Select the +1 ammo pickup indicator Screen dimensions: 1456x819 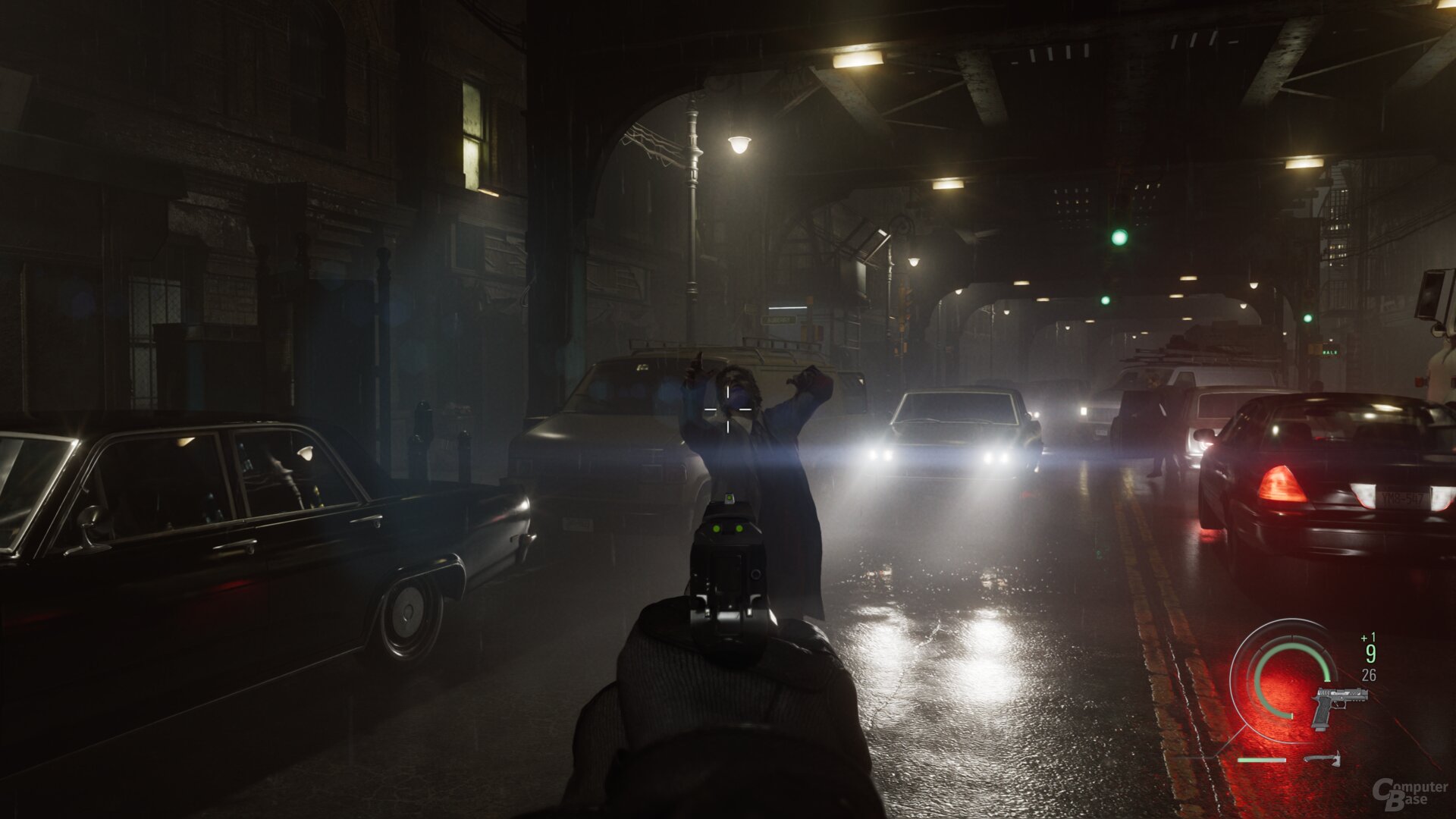click(x=1369, y=637)
